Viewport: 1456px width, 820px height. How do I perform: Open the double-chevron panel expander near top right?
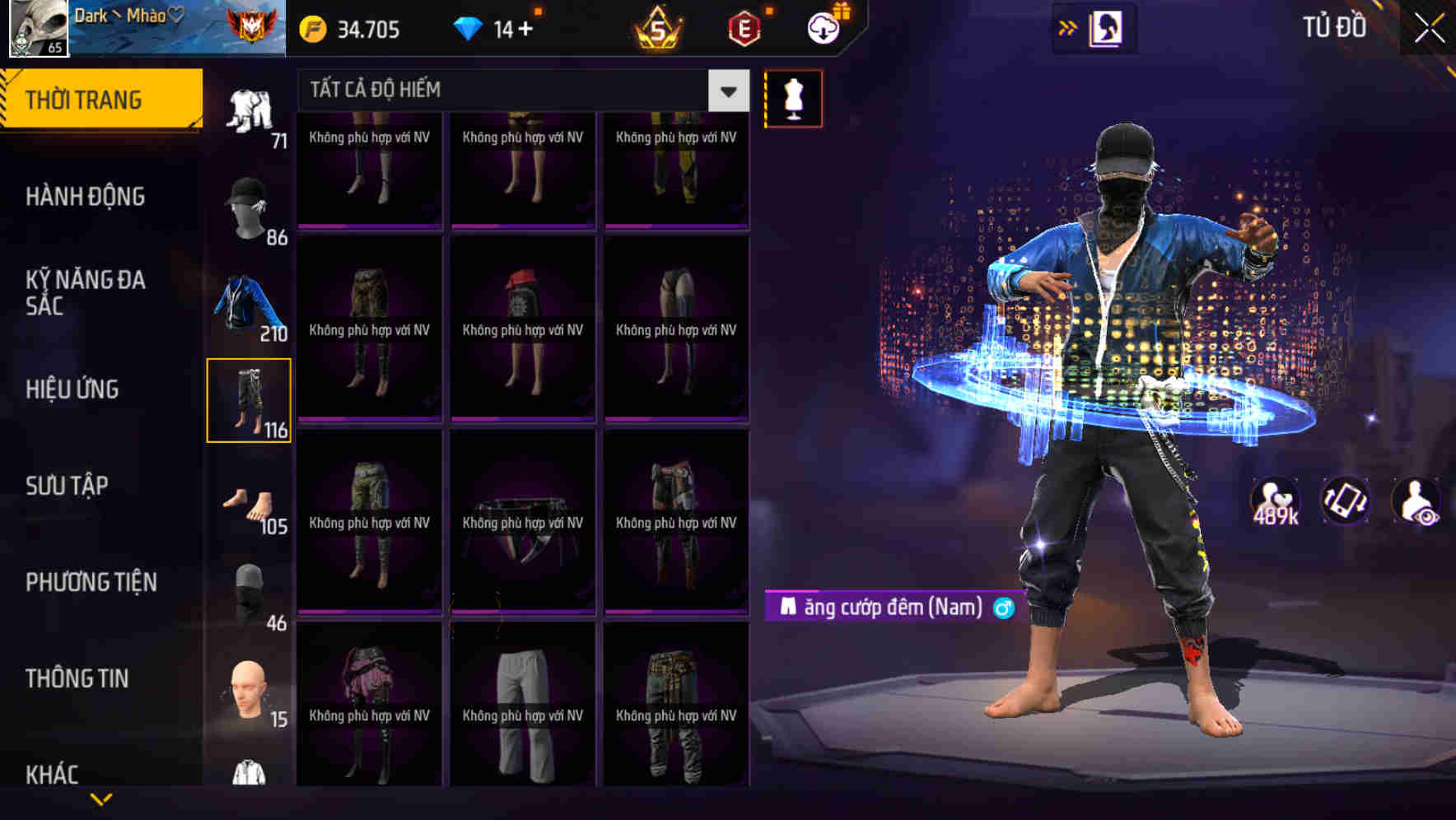click(x=1068, y=26)
